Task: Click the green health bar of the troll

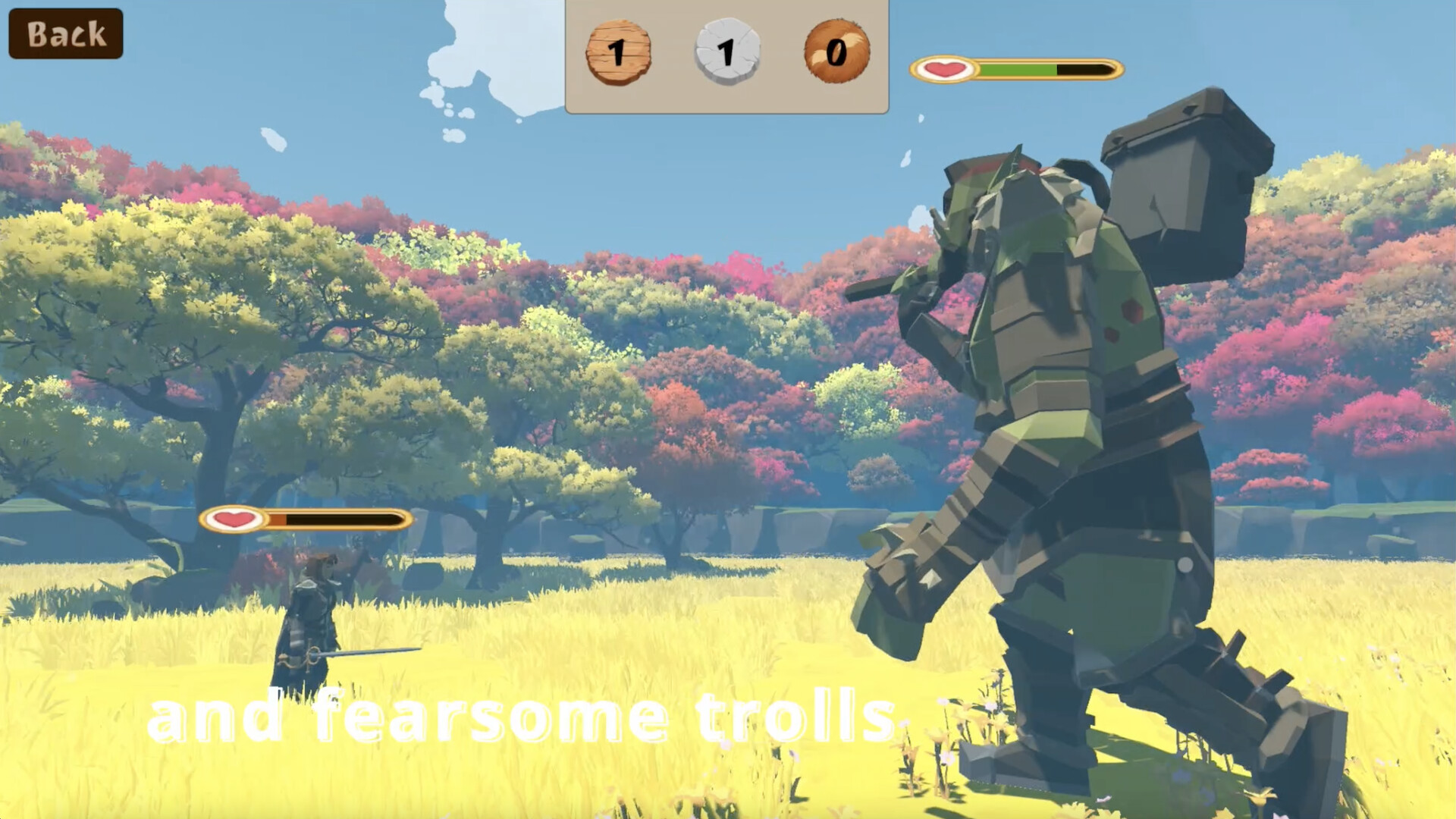Action: click(x=1016, y=70)
